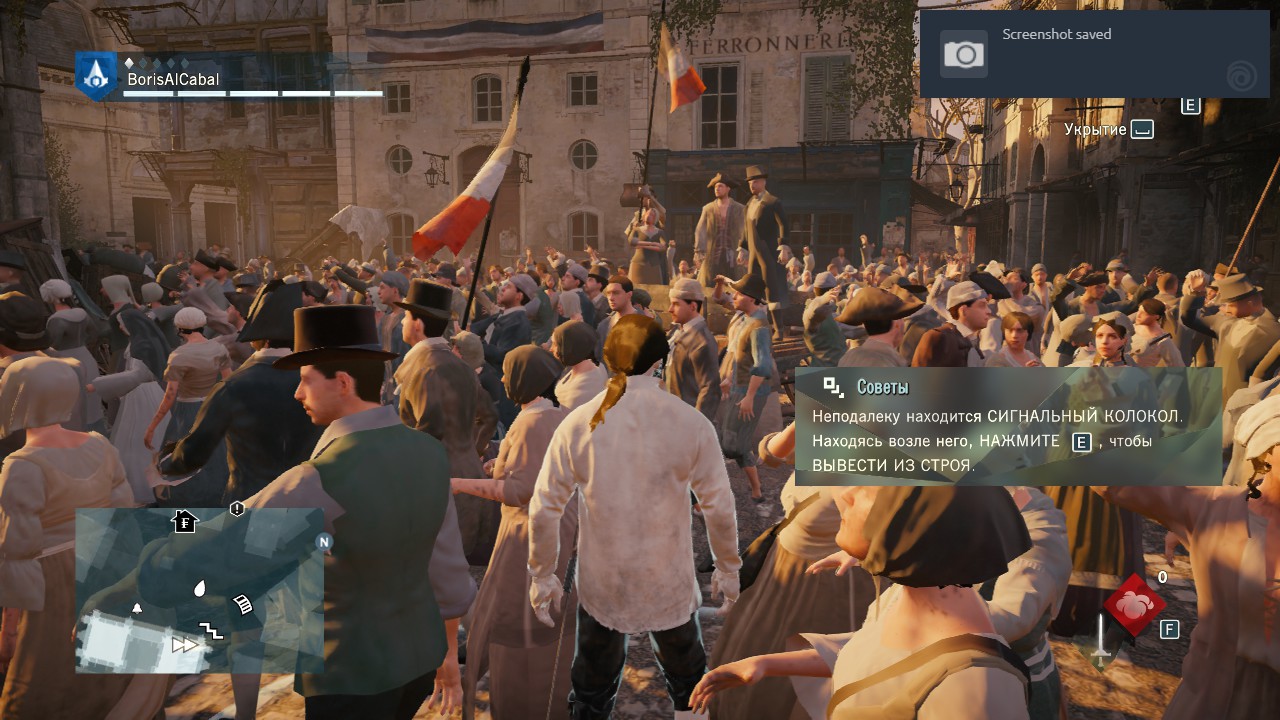This screenshot has height=720, width=1280.
Task: Click the water droplet marker on the minimap
Action: click(199, 588)
